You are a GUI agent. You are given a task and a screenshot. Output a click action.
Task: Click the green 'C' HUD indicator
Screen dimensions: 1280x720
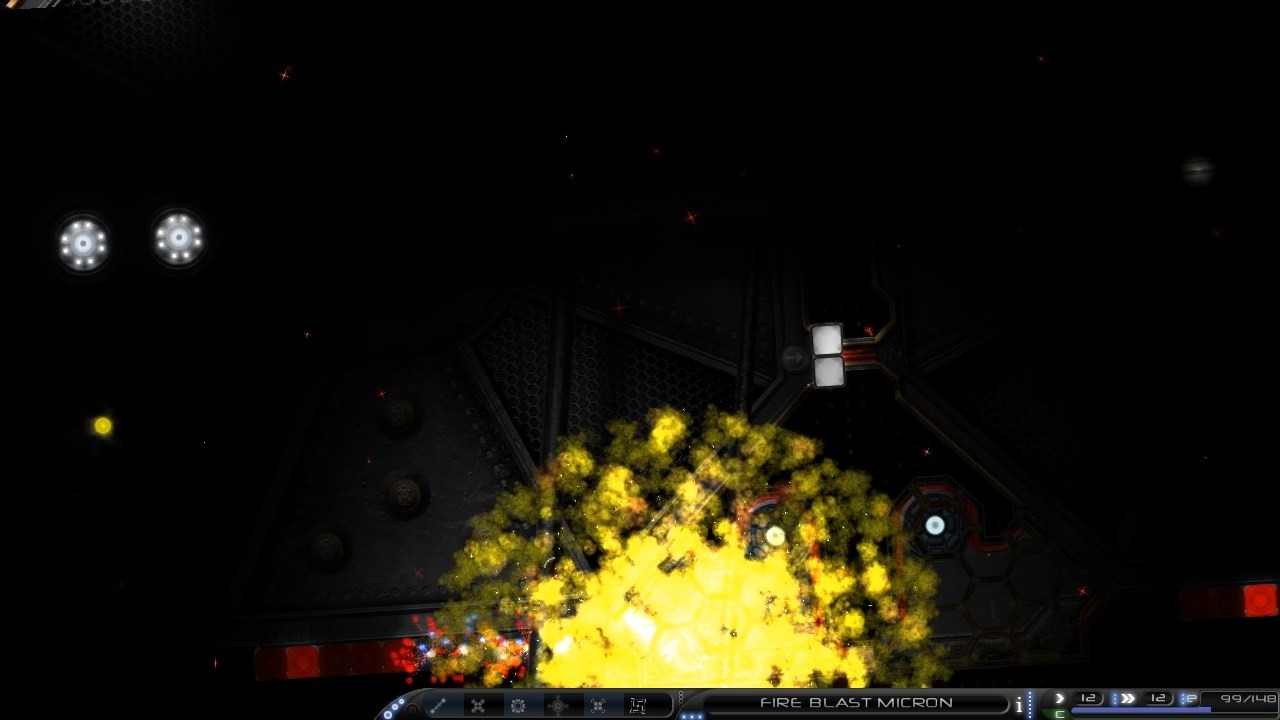click(x=1060, y=714)
